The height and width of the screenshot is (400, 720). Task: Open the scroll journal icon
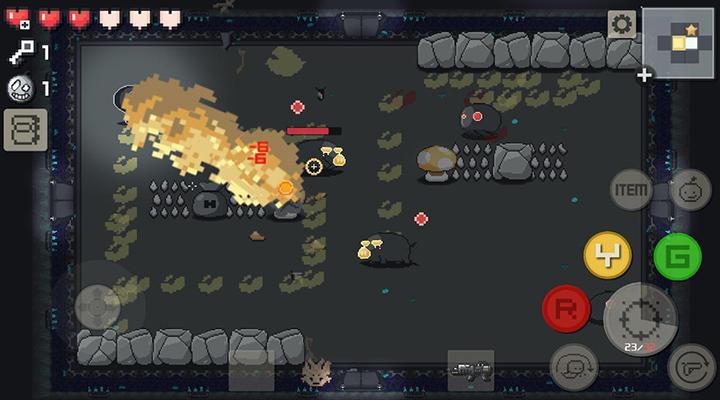[x=25, y=130]
